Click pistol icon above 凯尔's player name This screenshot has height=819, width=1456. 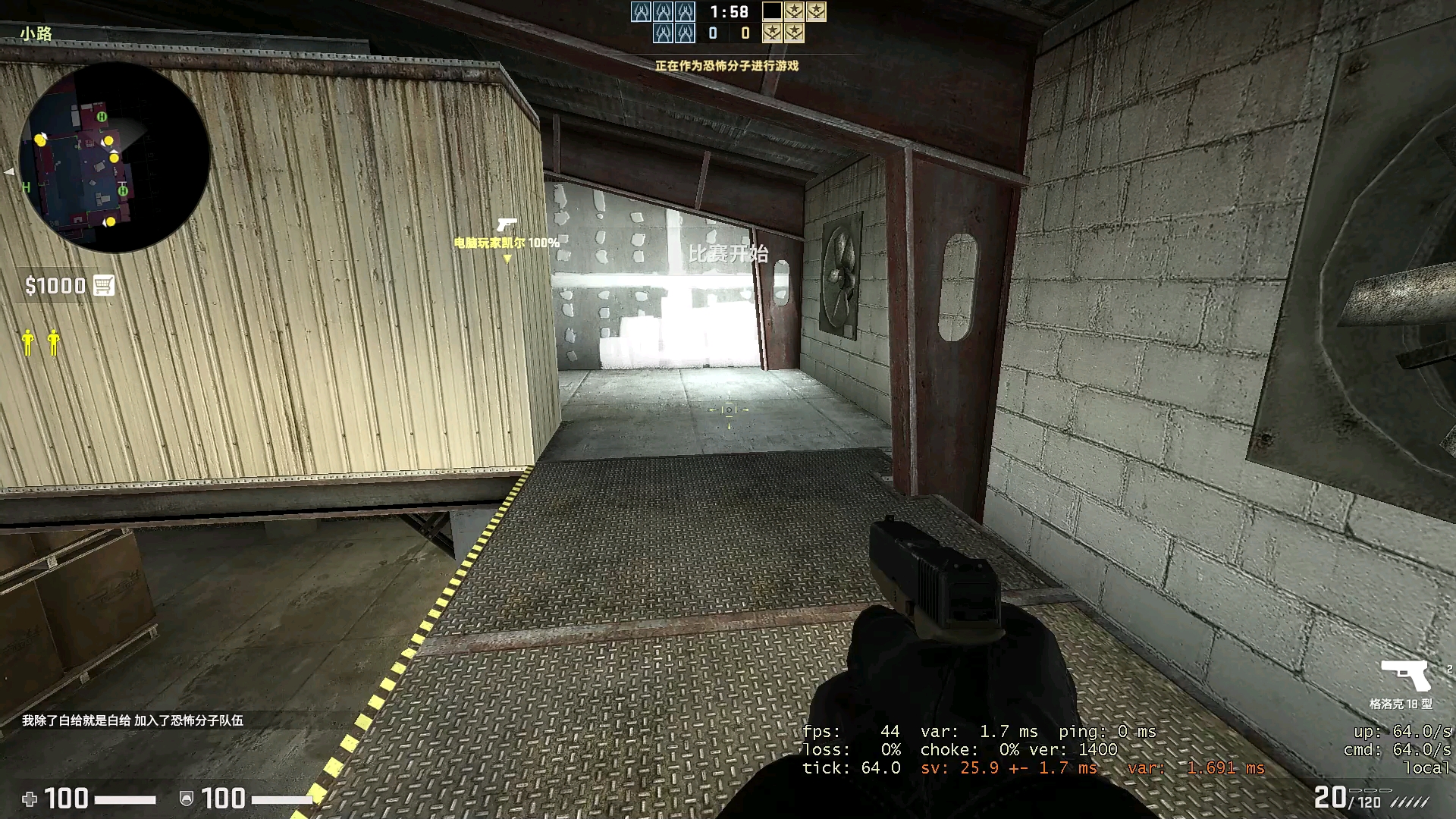tap(506, 225)
